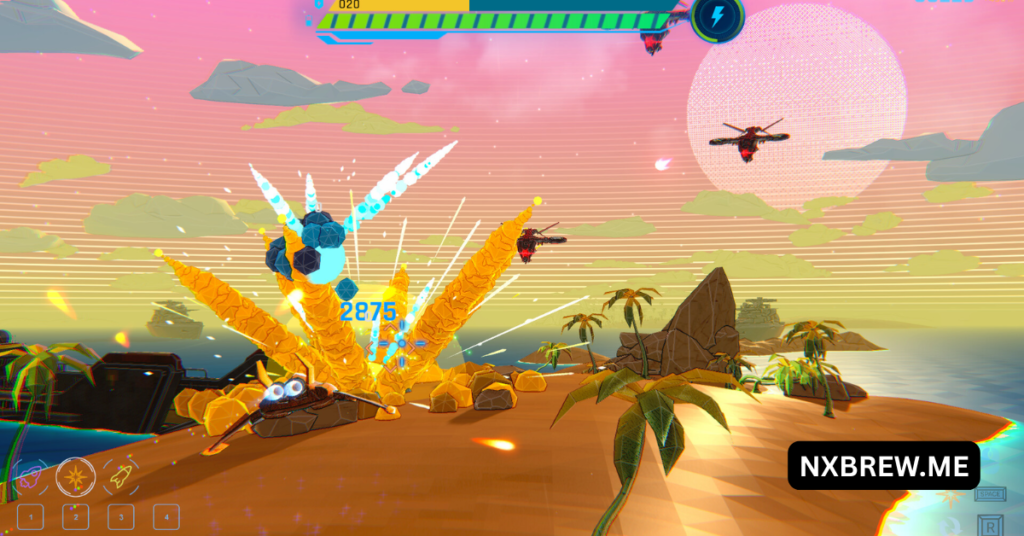Click the NXBREW.ME watermark badge

(x=883, y=465)
